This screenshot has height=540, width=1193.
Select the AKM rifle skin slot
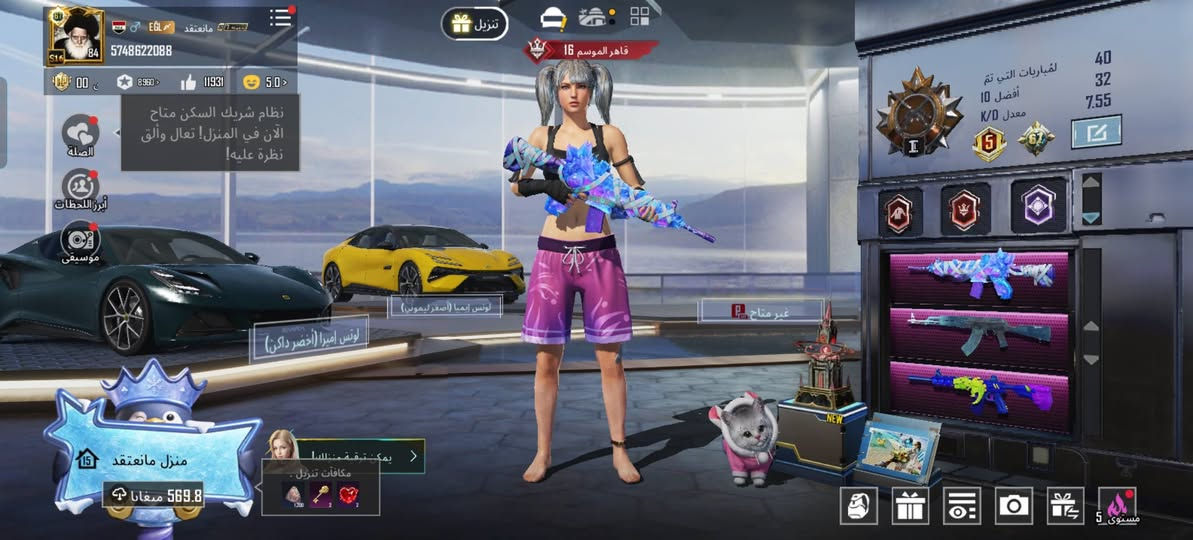979,333
